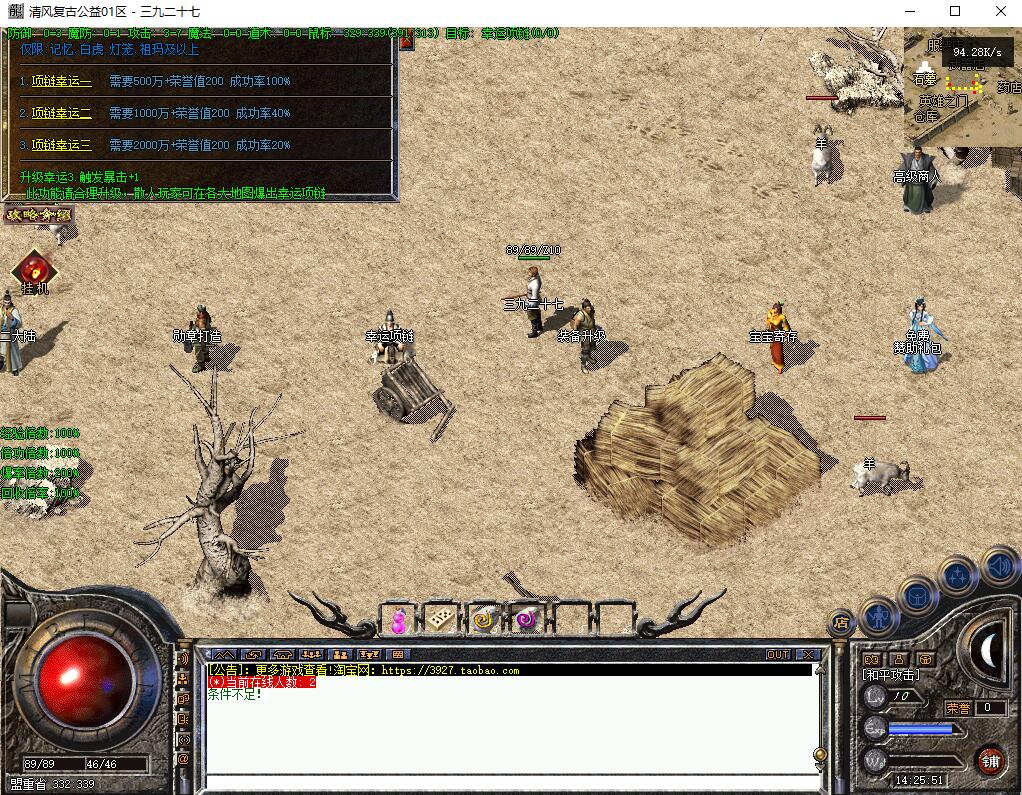
Task: Click the OUT button above chat
Action: (x=778, y=655)
